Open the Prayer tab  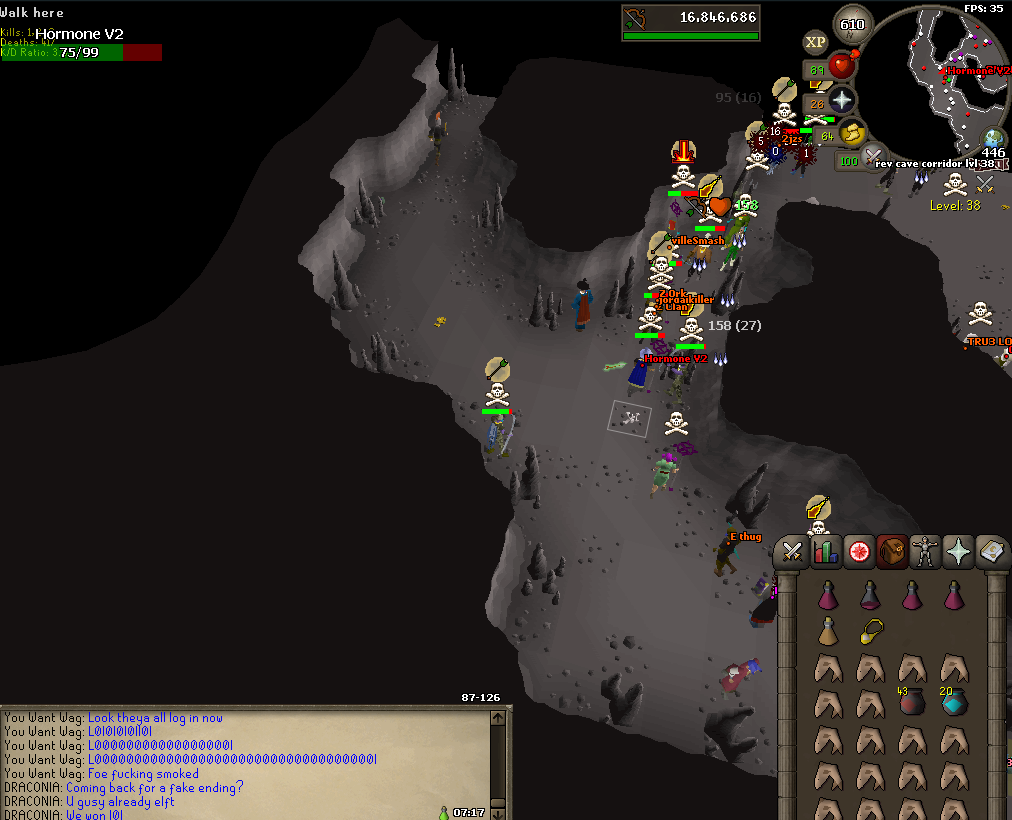959,551
